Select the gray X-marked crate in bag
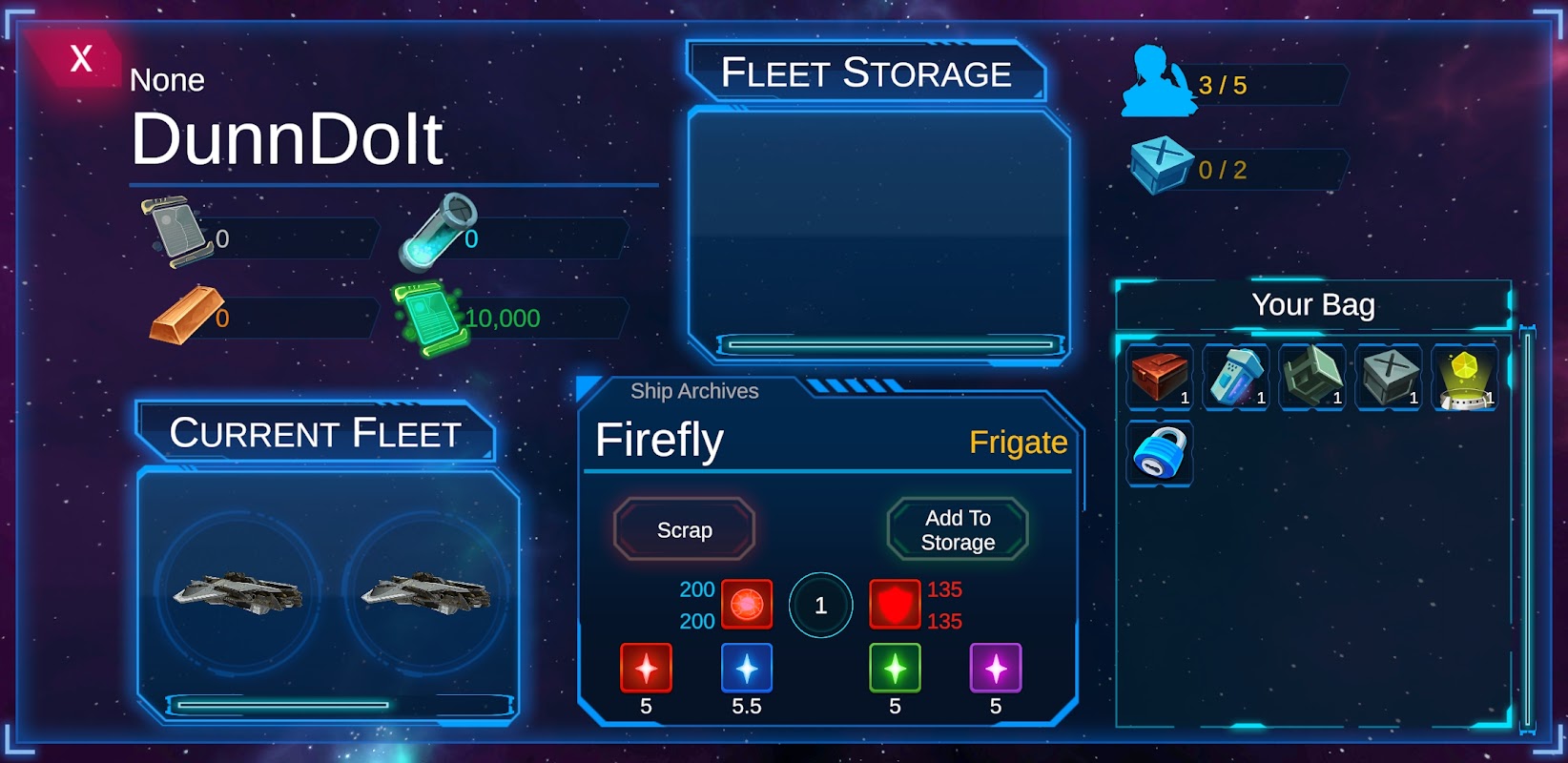1568x763 pixels. tap(1388, 377)
